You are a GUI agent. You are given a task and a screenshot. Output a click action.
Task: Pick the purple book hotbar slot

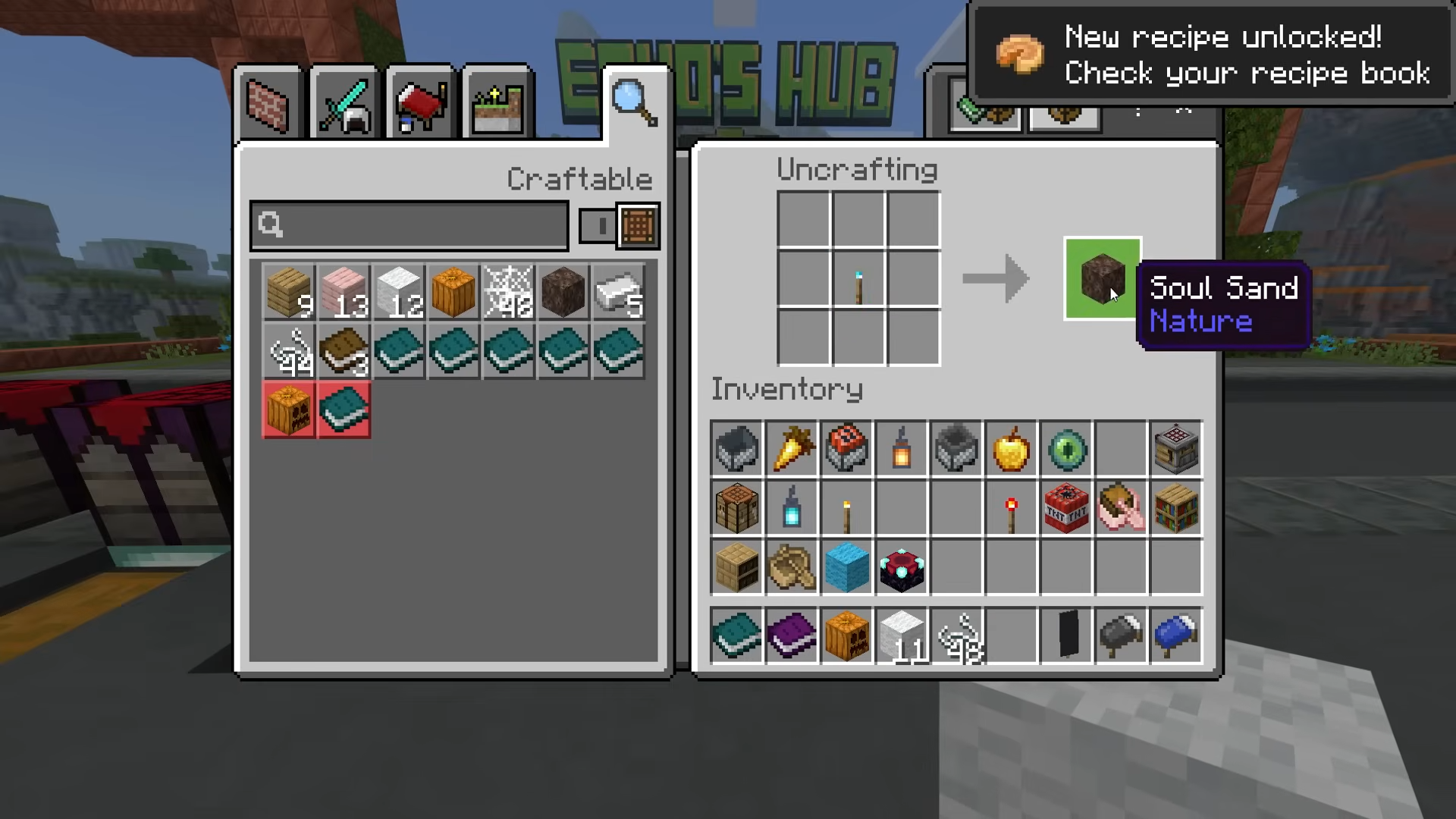792,635
